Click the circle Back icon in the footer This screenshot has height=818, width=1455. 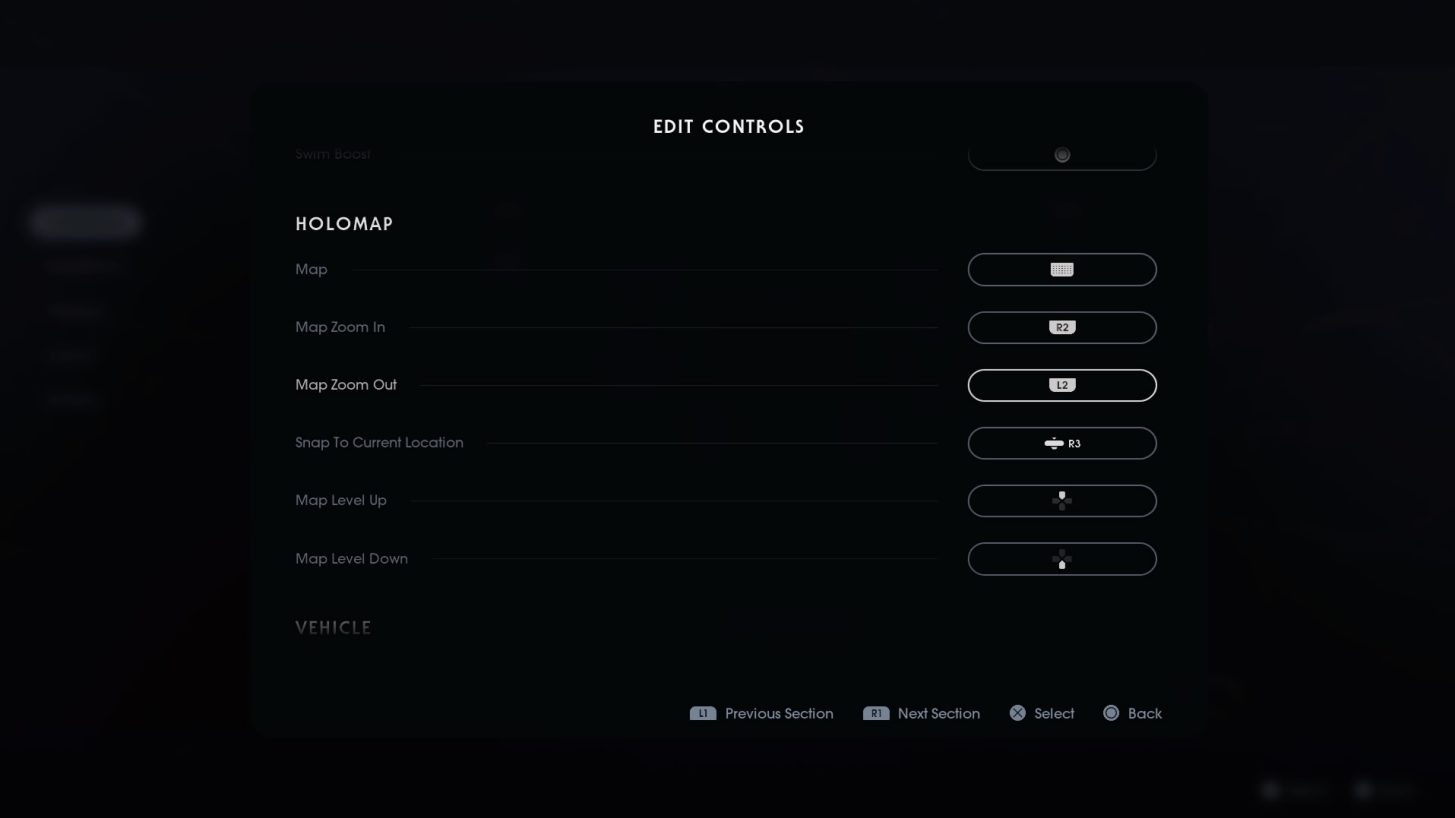1110,713
